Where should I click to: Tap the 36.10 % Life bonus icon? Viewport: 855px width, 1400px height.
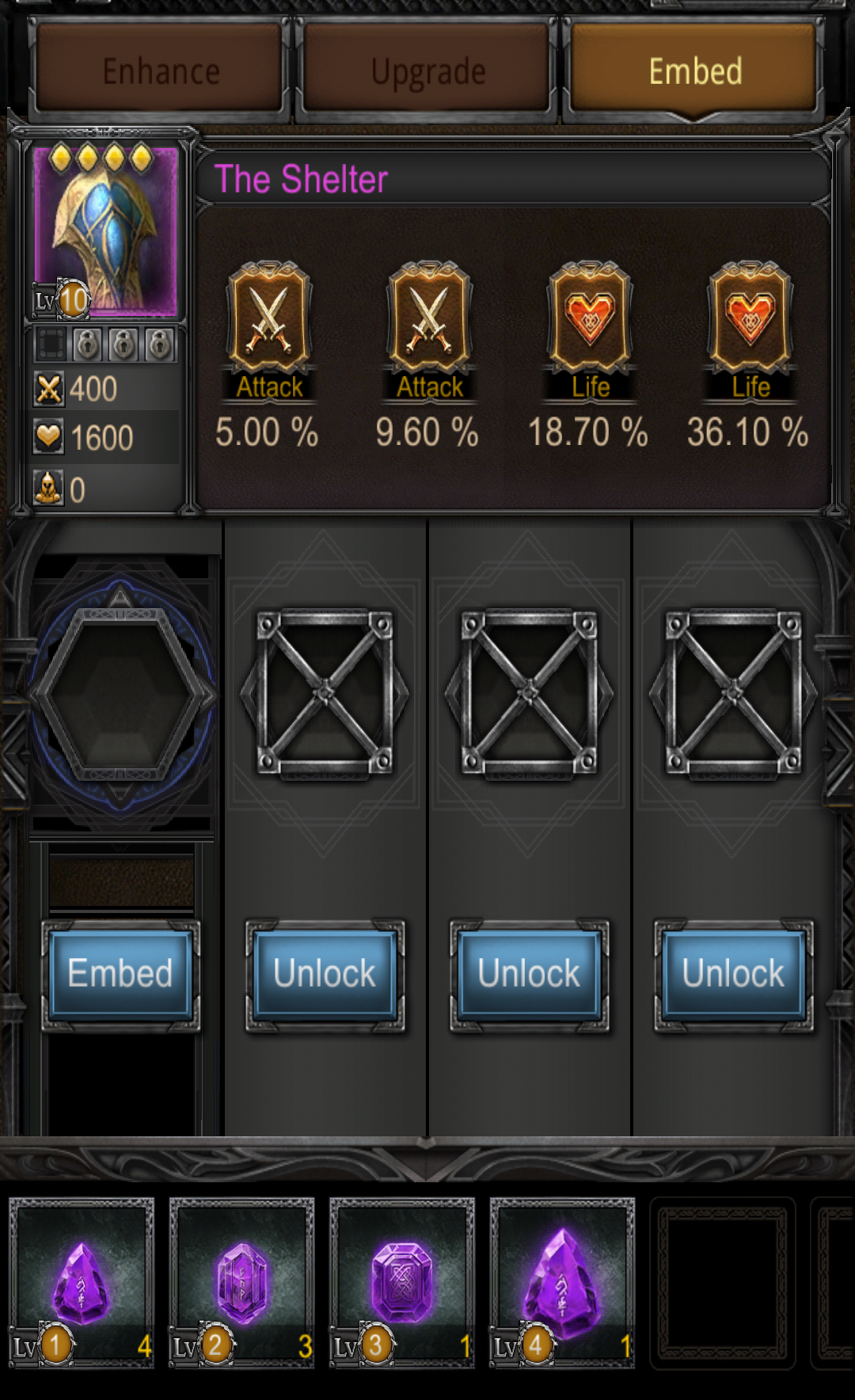[x=750, y=318]
